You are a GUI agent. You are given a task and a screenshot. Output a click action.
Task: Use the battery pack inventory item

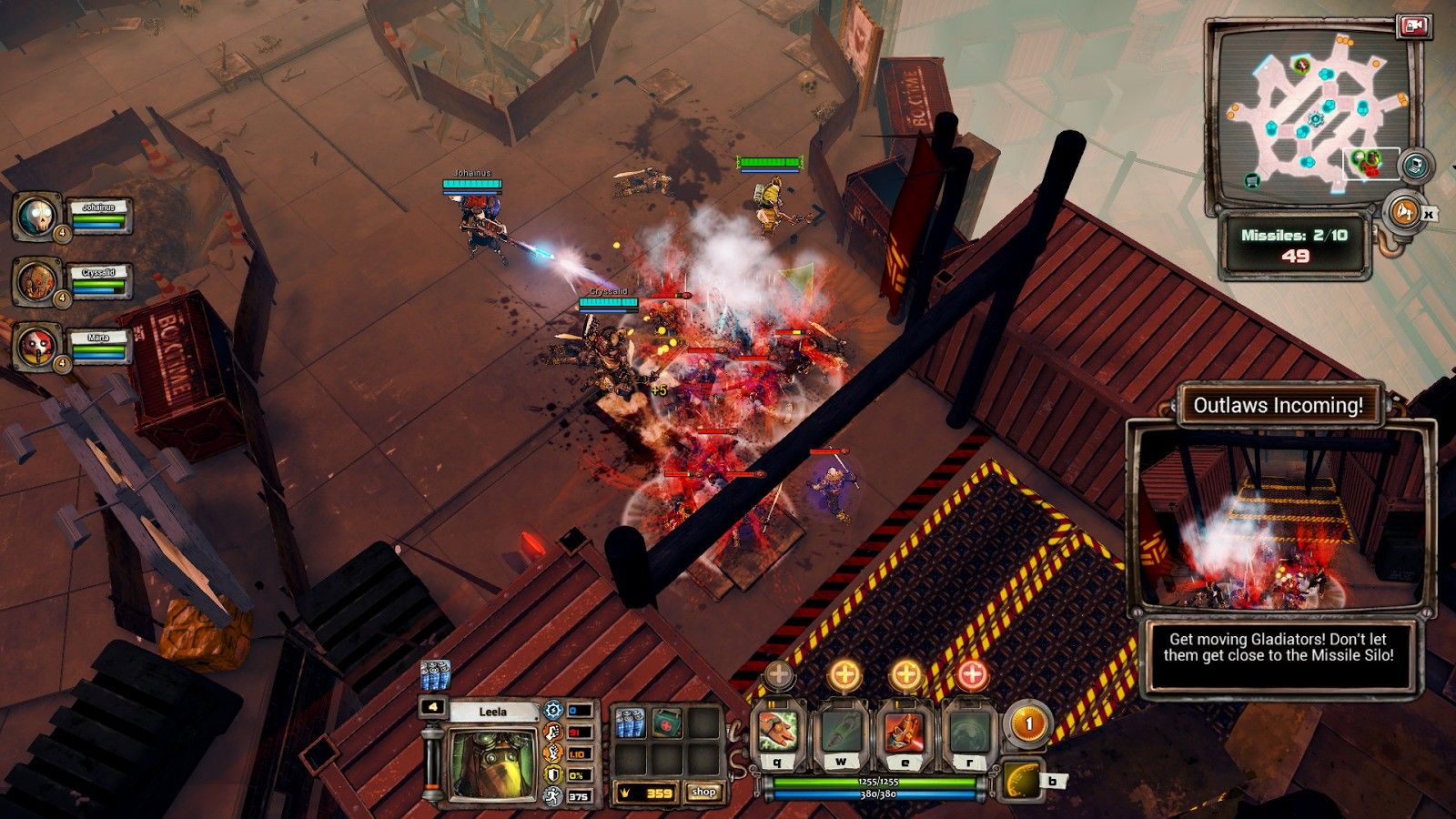631,724
